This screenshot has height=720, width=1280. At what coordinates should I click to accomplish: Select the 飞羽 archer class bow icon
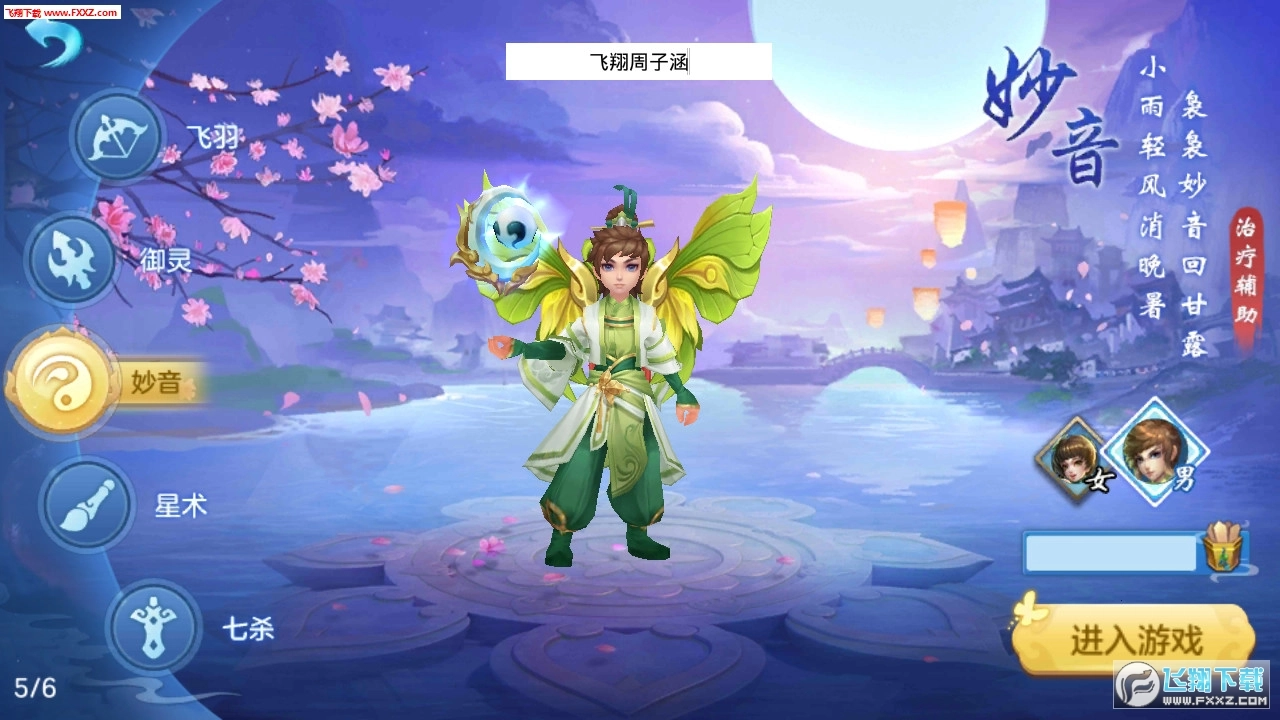(x=115, y=137)
